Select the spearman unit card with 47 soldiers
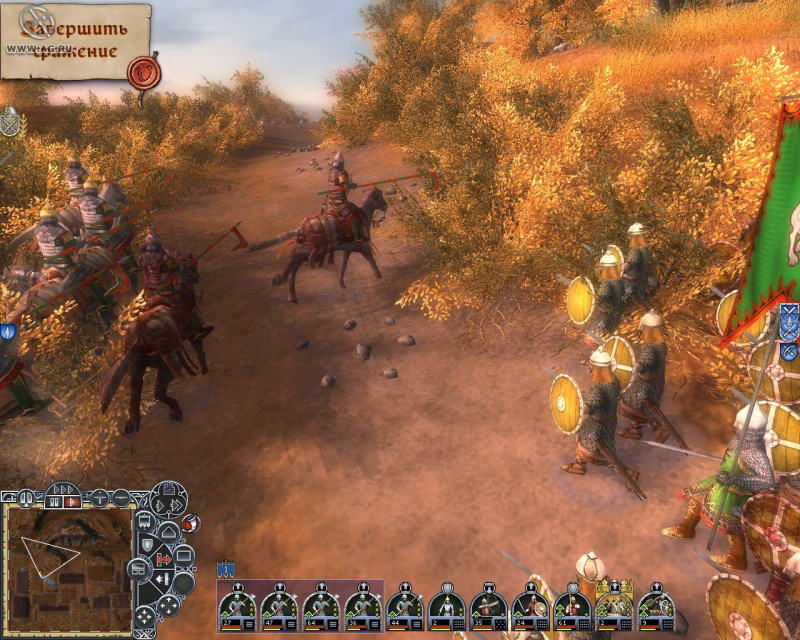This screenshot has width=800, height=640. (278, 606)
